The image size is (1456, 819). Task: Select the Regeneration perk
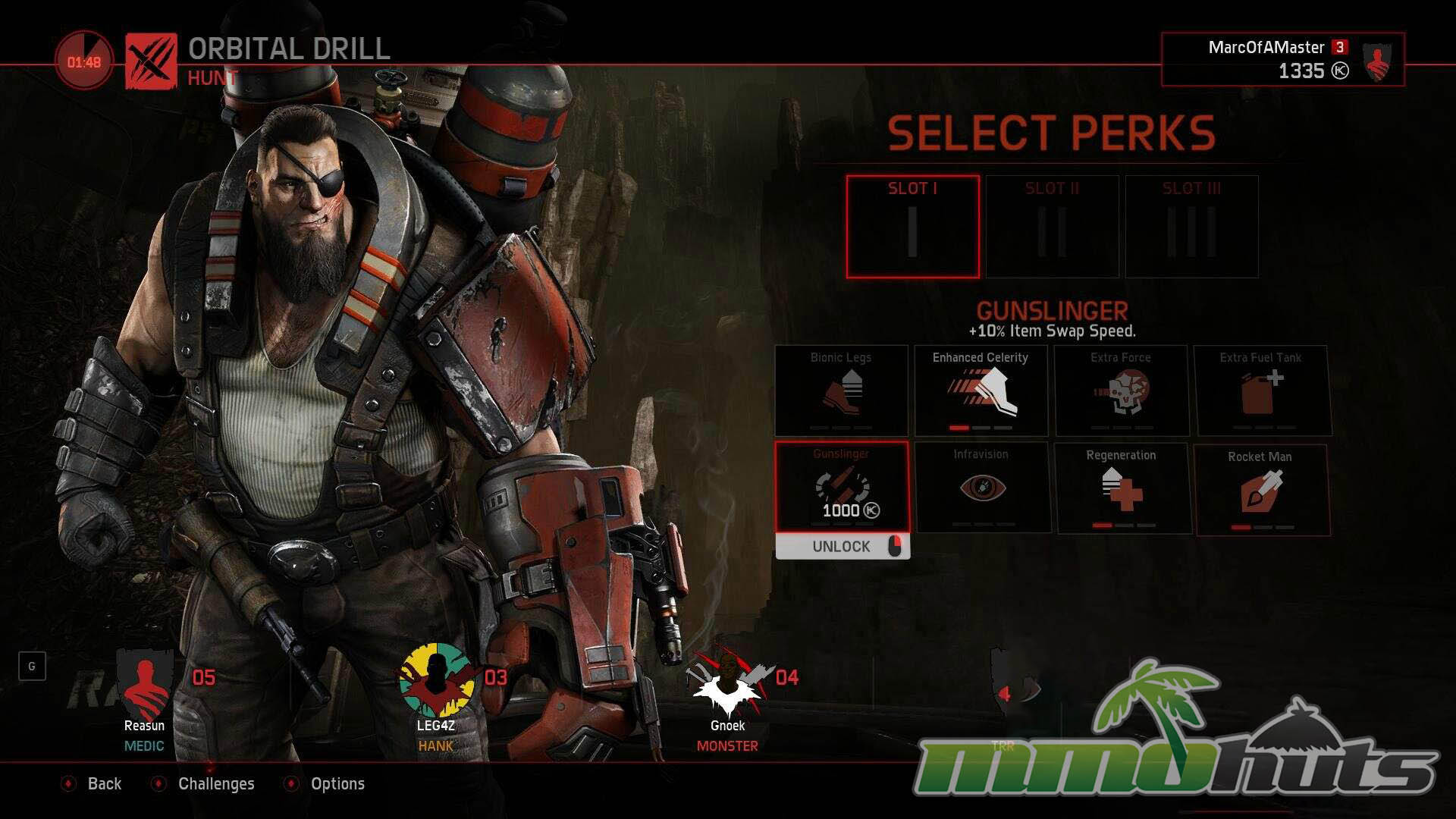(x=1122, y=488)
